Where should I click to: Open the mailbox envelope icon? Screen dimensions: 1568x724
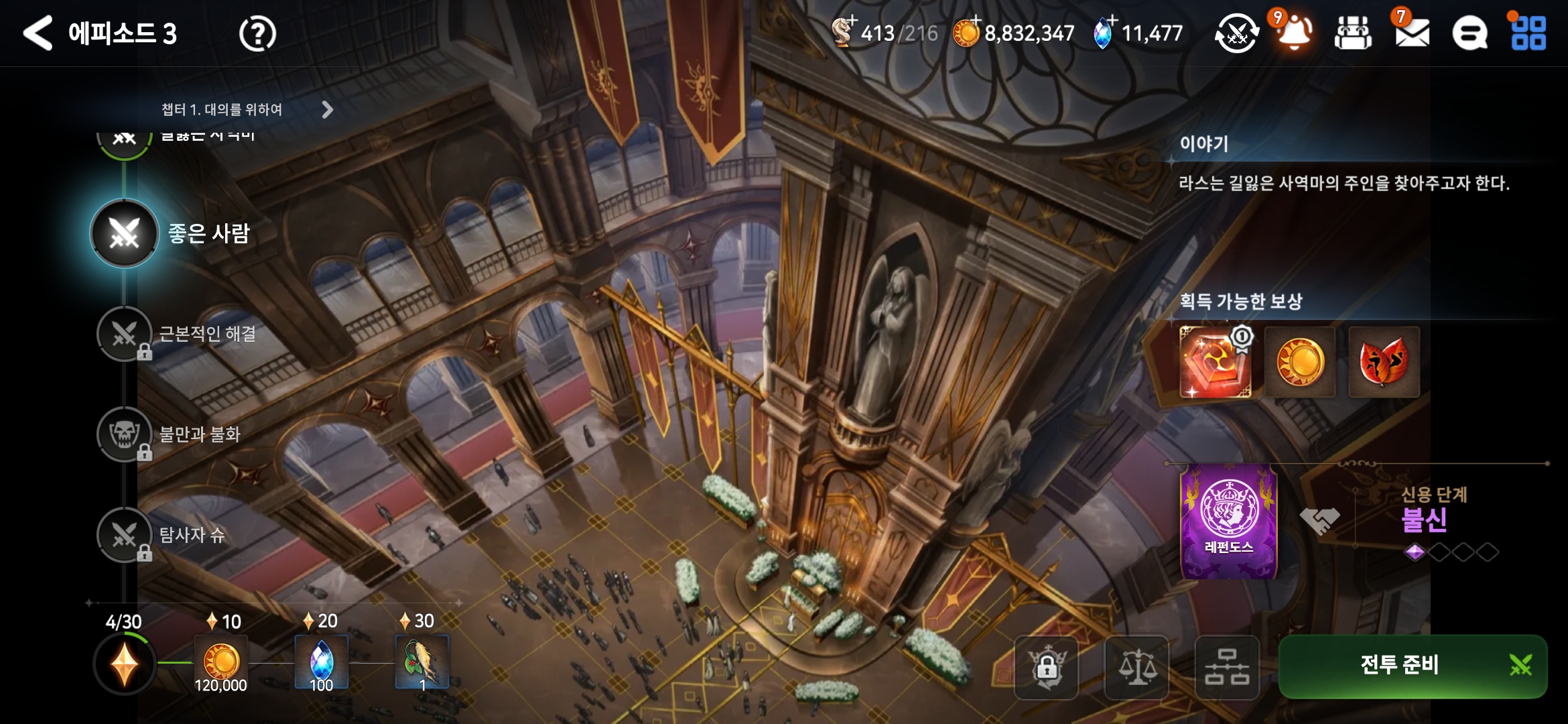pyautogui.click(x=1412, y=32)
